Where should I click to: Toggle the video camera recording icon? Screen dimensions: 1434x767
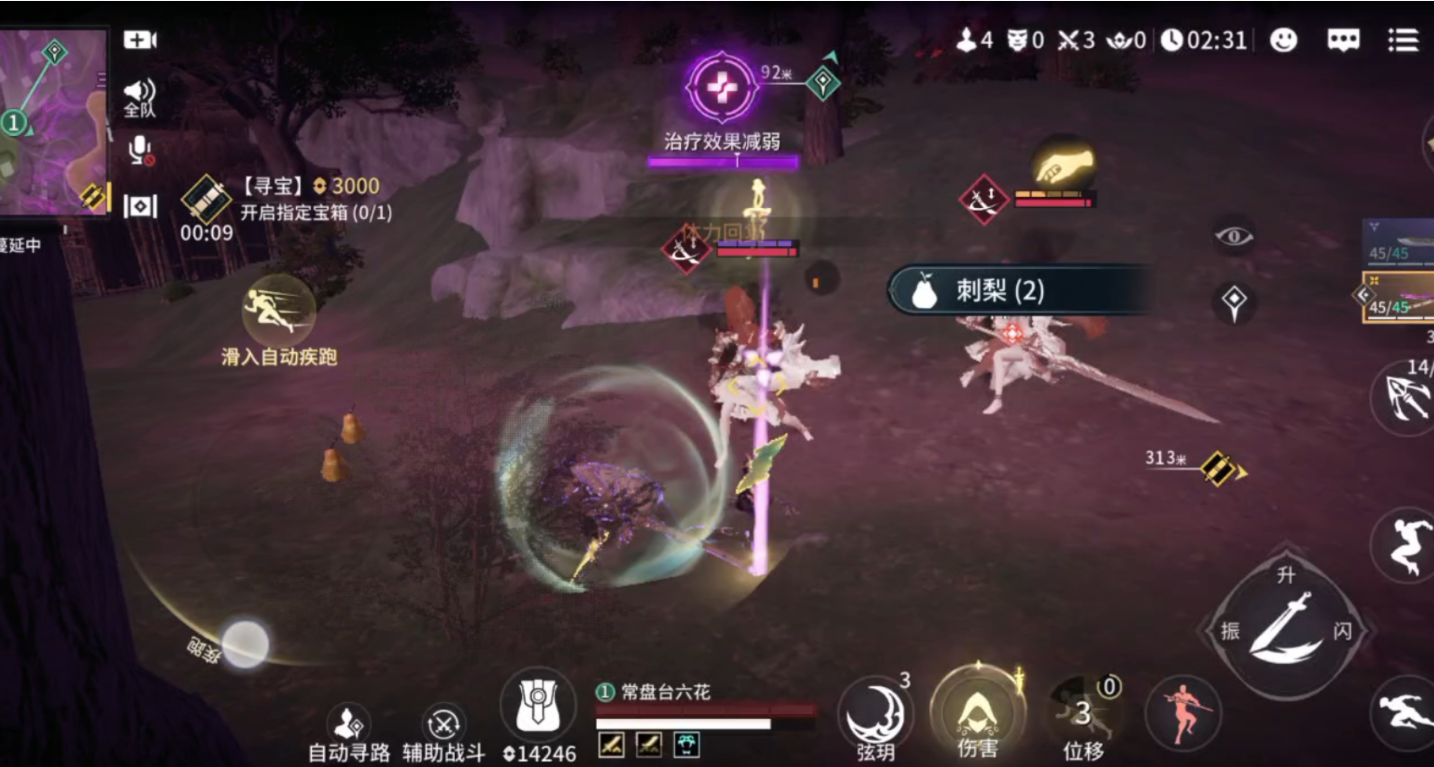(x=140, y=40)
